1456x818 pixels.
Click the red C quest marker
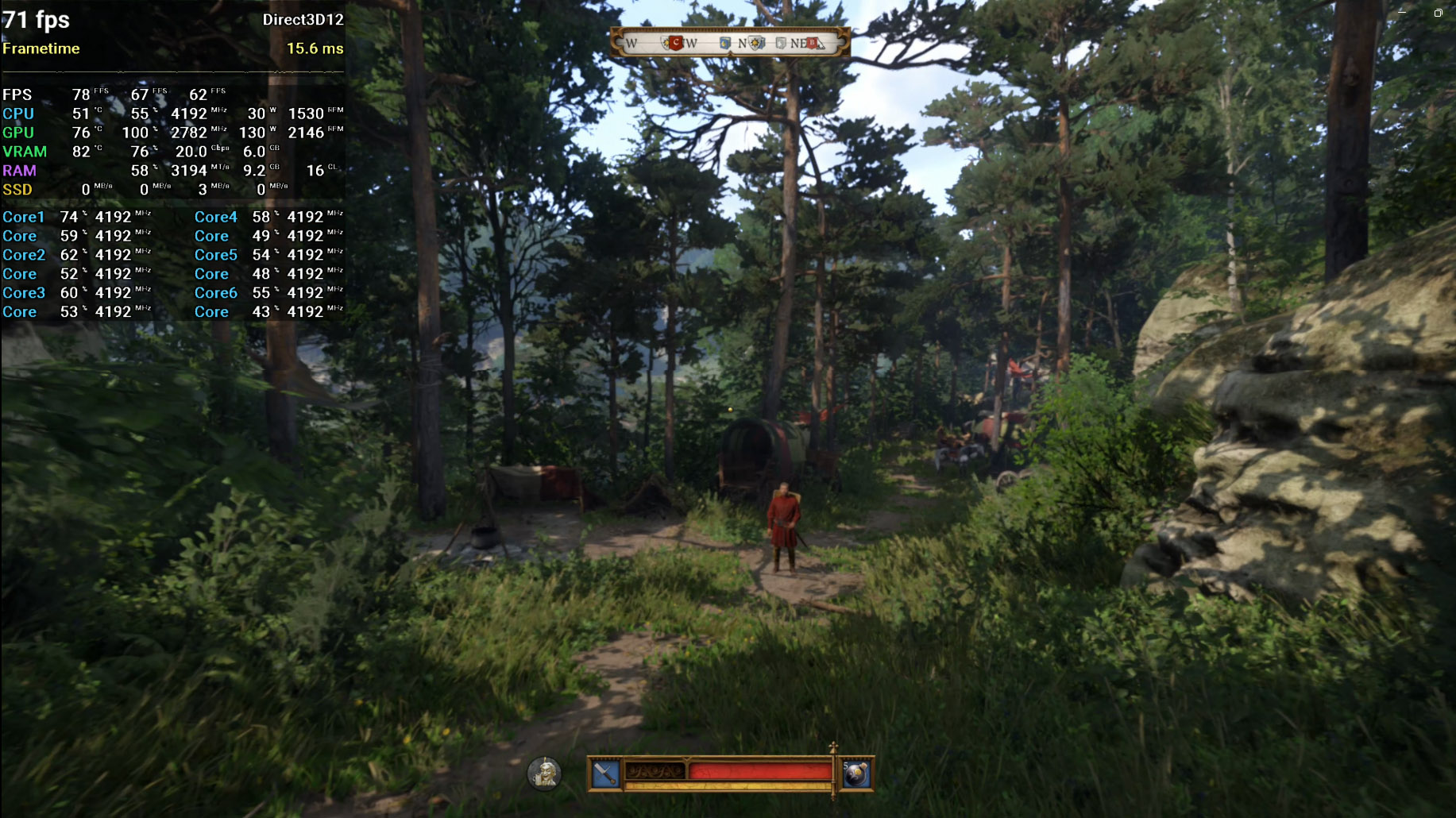[x=676, y=43]
